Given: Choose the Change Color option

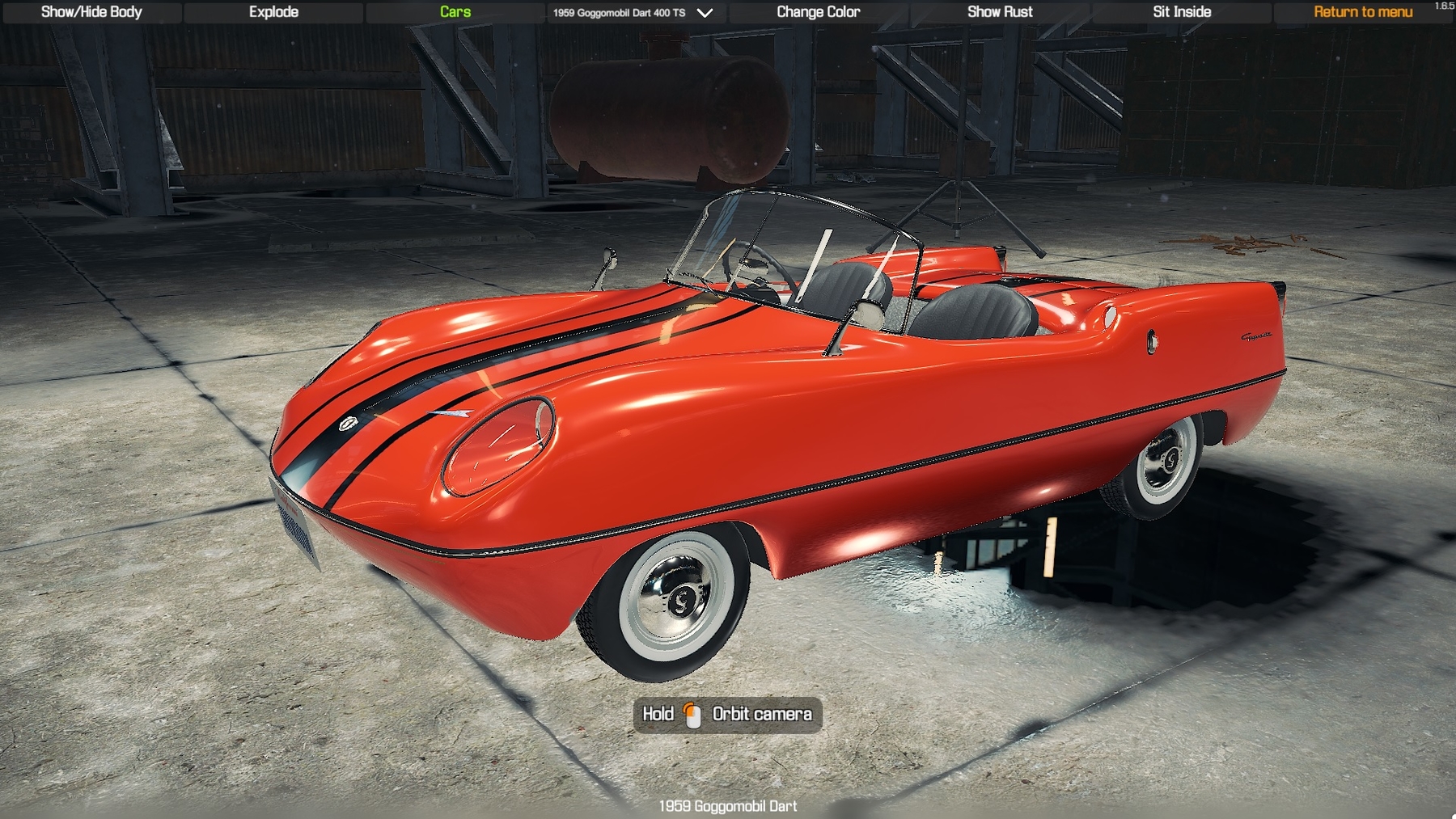Looking at the screenshot, I should pyautogui.click(x=818, y=12).
